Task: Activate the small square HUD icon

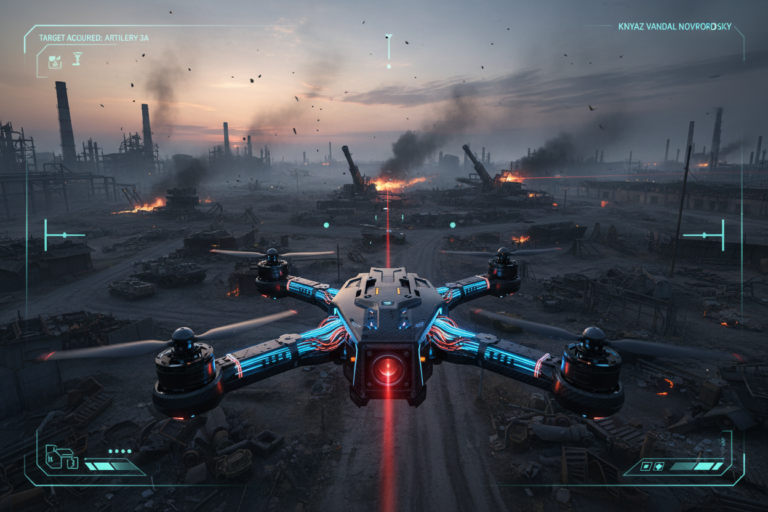Action: click(x=644, y=466)
